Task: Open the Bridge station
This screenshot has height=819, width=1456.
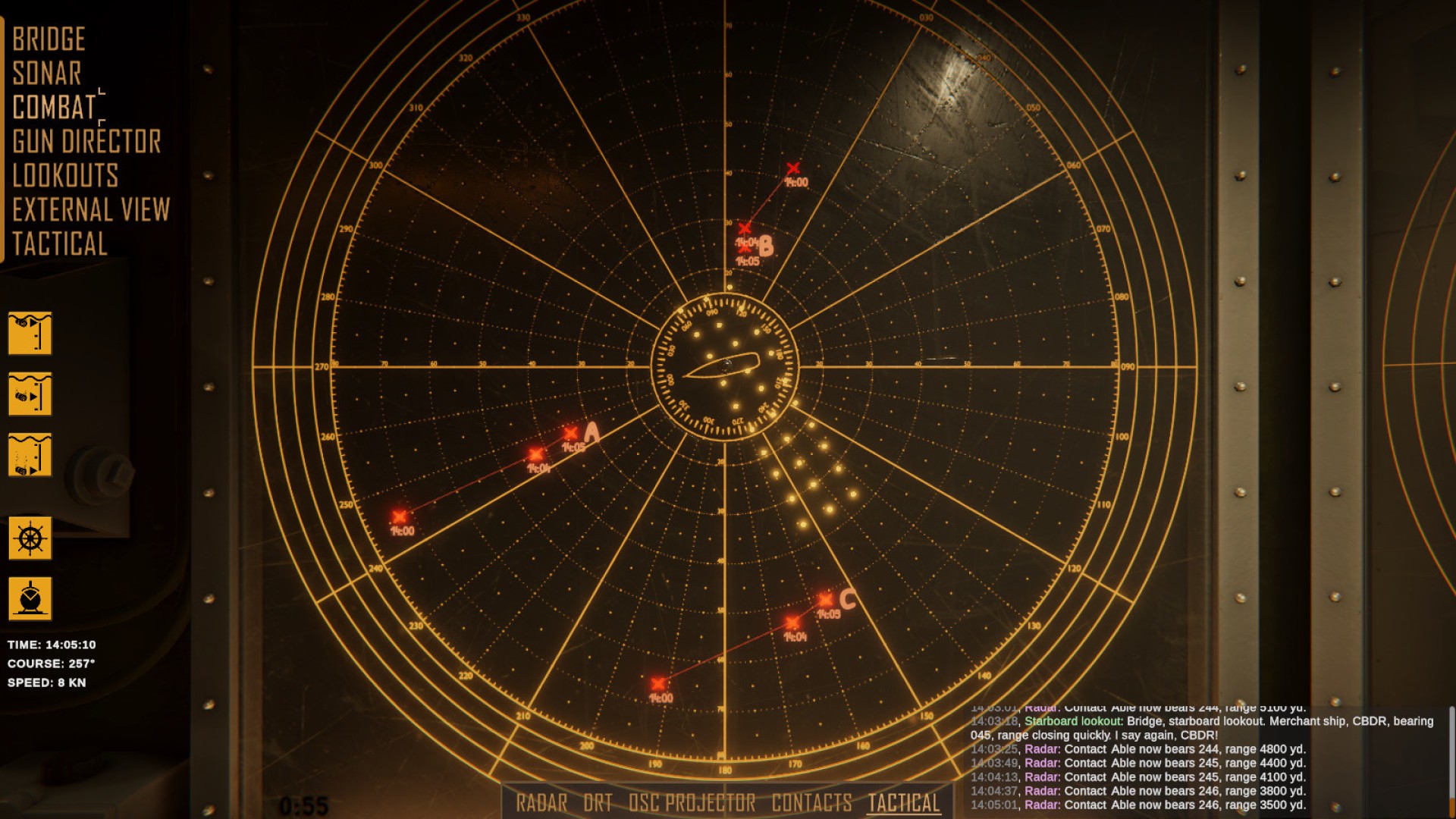Action: click(49, 39)
